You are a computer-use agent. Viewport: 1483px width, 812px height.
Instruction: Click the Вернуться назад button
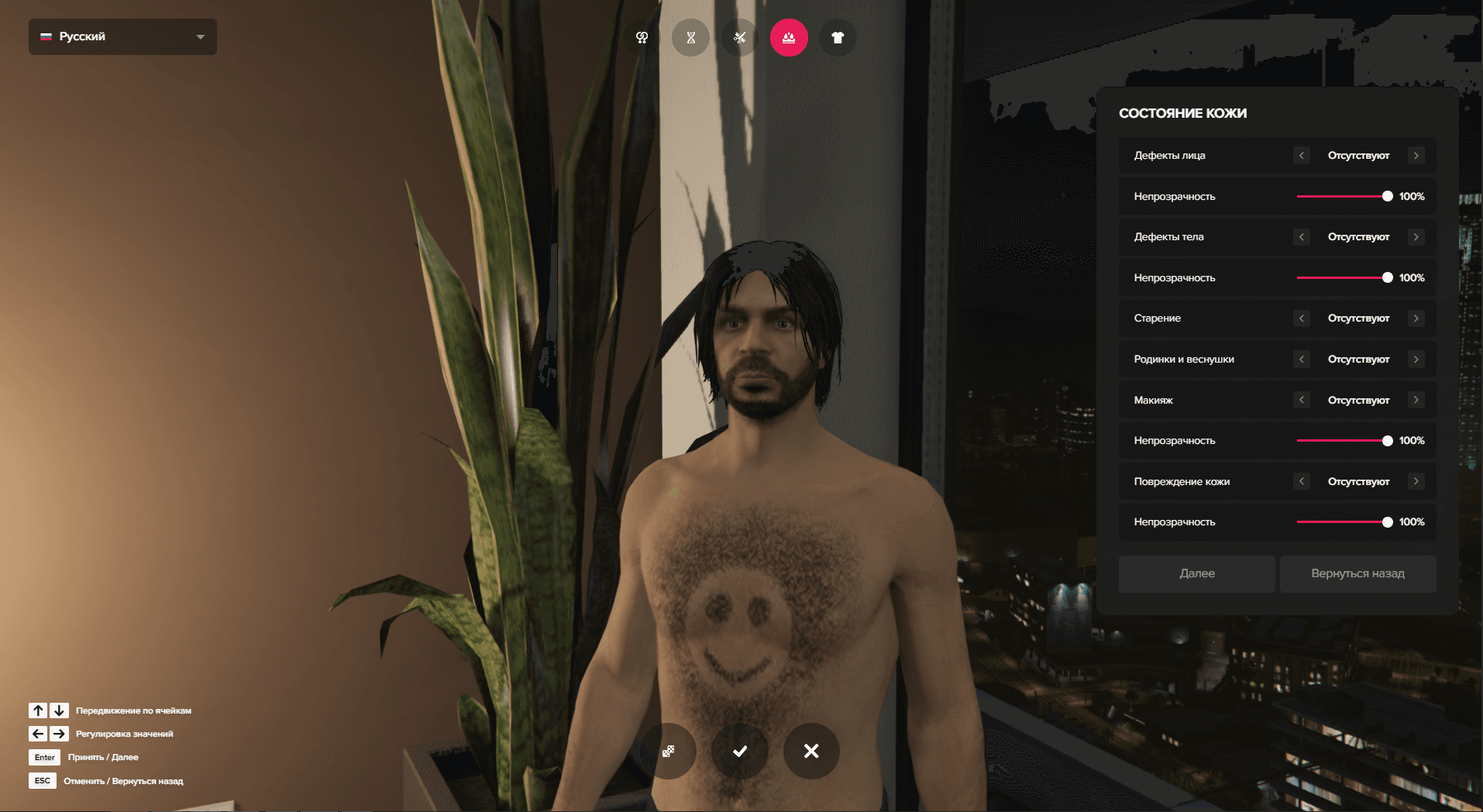[x=1357, y=573]
